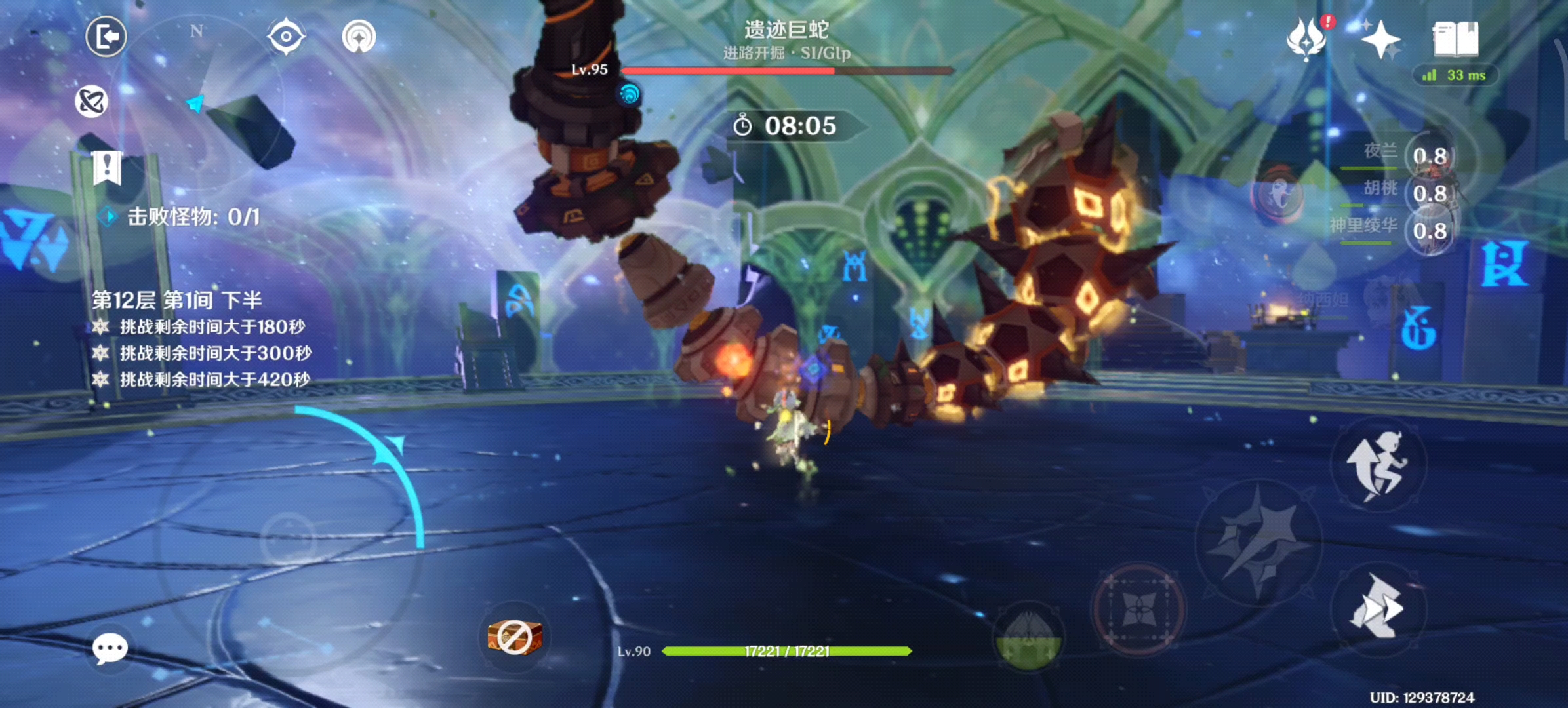This screenshot has width=1568, height=708.
Task: Switch to party member 夜兰
Action: [1428, 156]
